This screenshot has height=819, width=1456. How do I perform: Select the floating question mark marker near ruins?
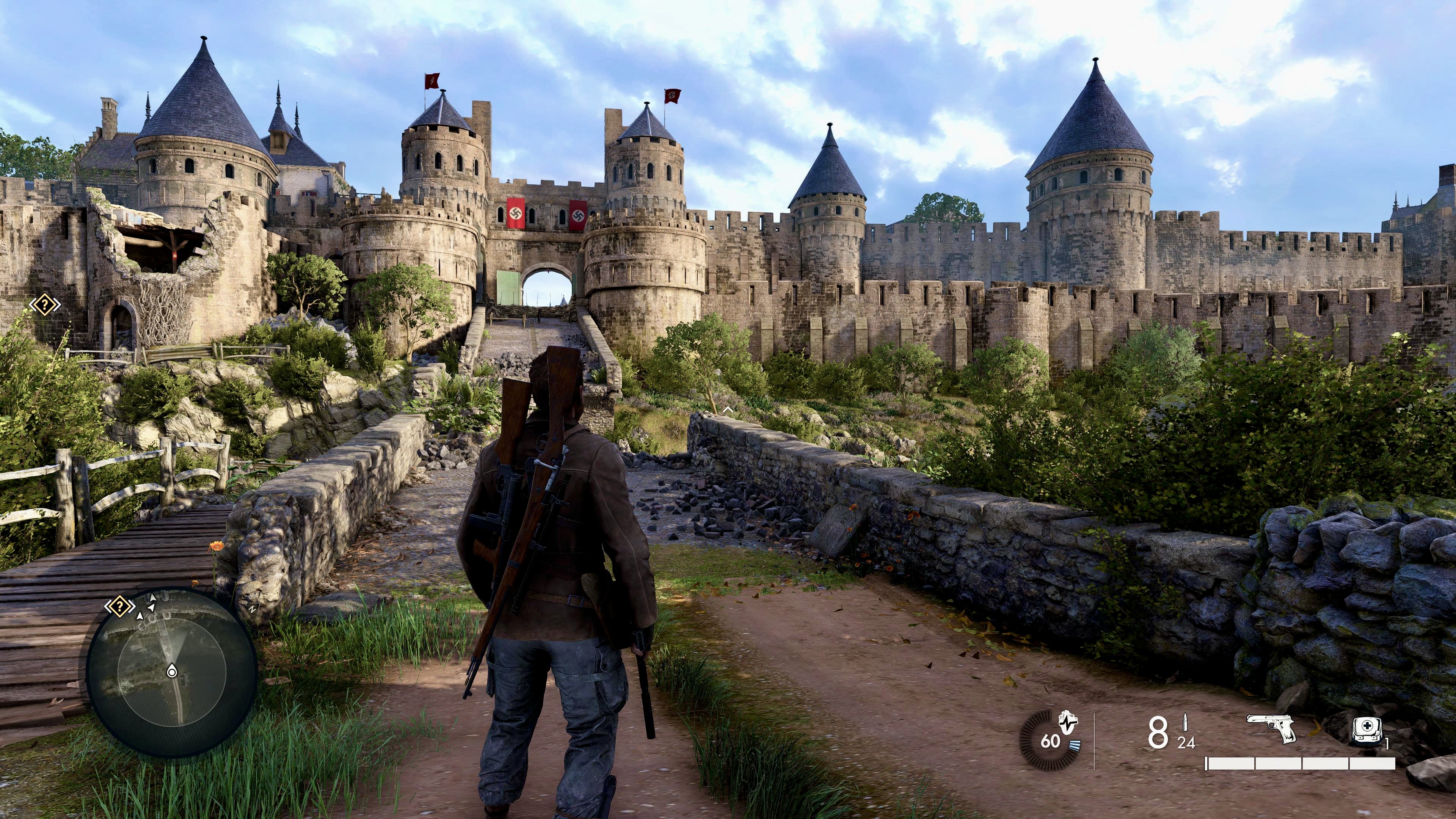tap(45, 305)
